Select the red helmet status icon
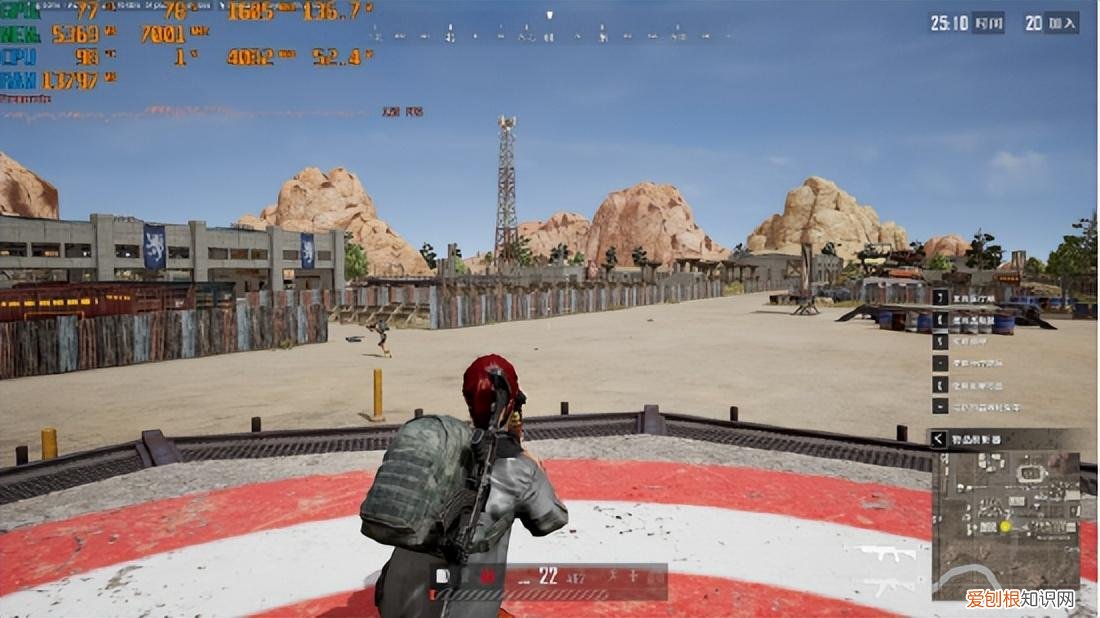Viewport: 1100px width, 618px height. (488, 576)
